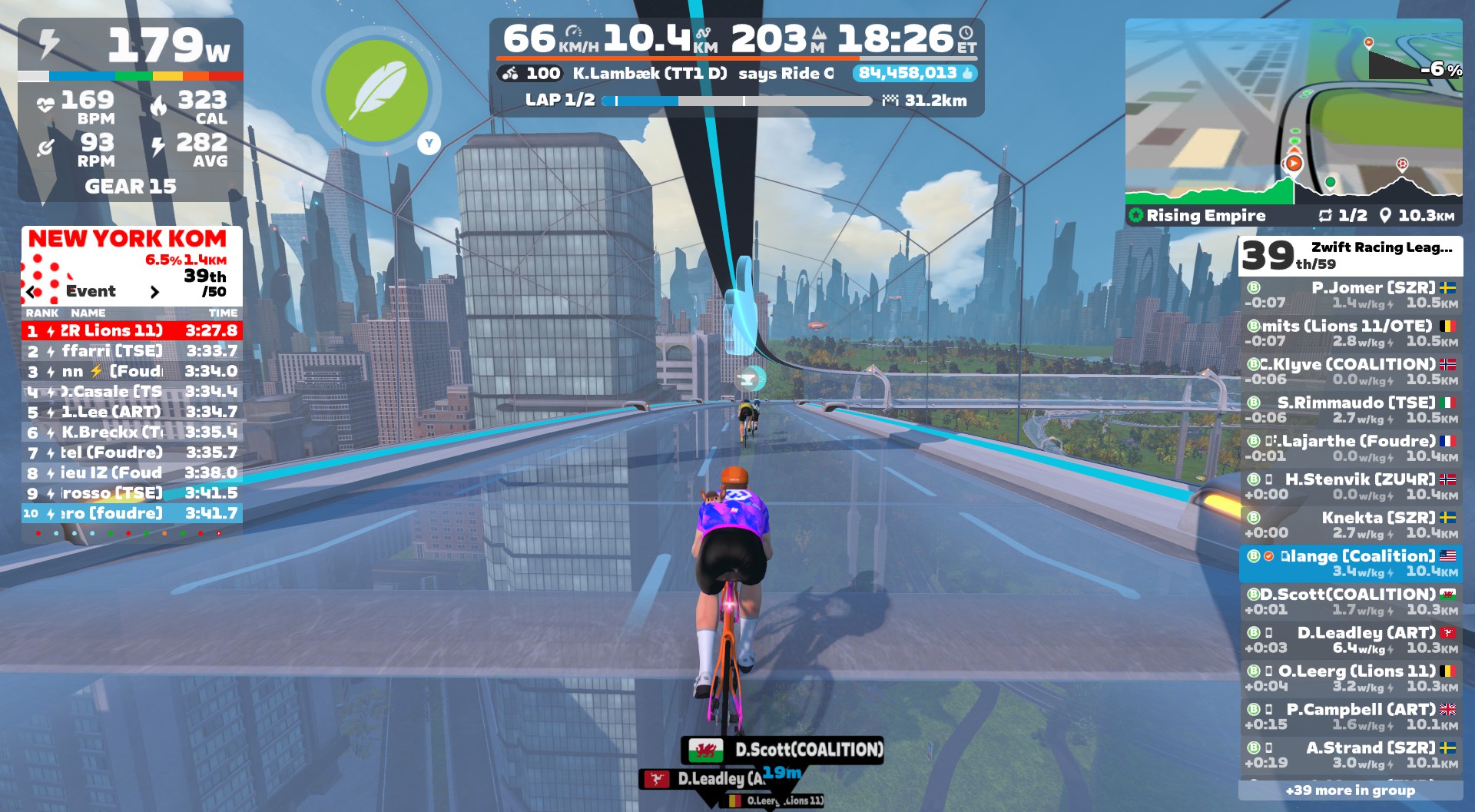Select rider D.Leadley (ART) in nearby list
The width and height of the screenshot is (1475, 812).
click(1351, 640)
